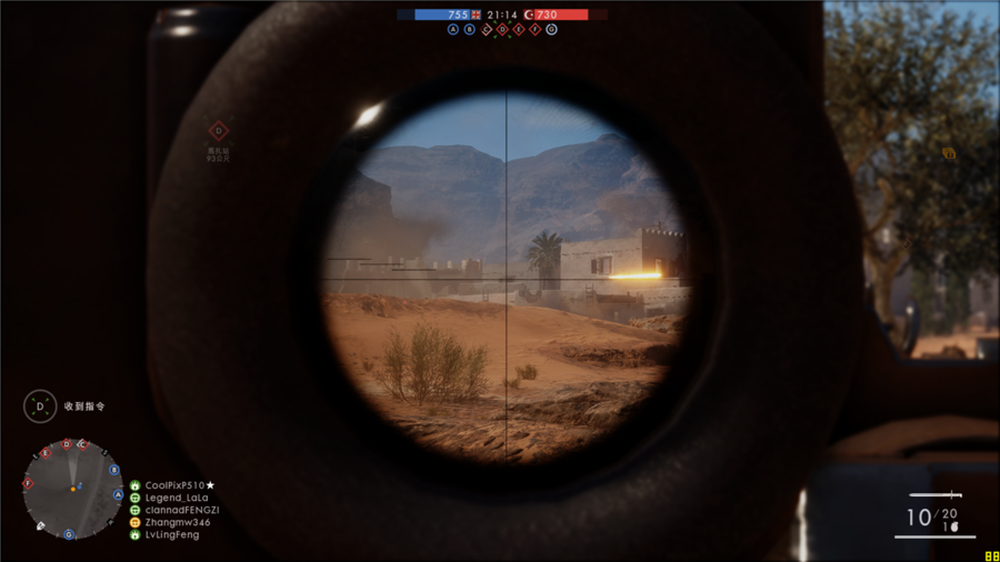This screenshot has width=1000, height=562.
Task: Select squad member clannadFENGZI
Action: click(182, 510)
